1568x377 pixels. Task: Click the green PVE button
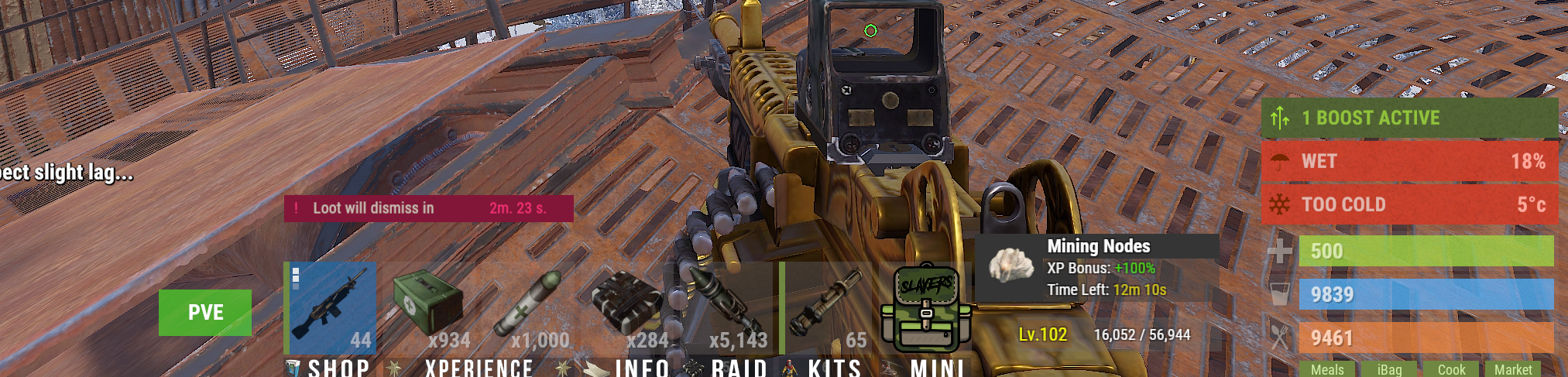click(x=205, y=313)
